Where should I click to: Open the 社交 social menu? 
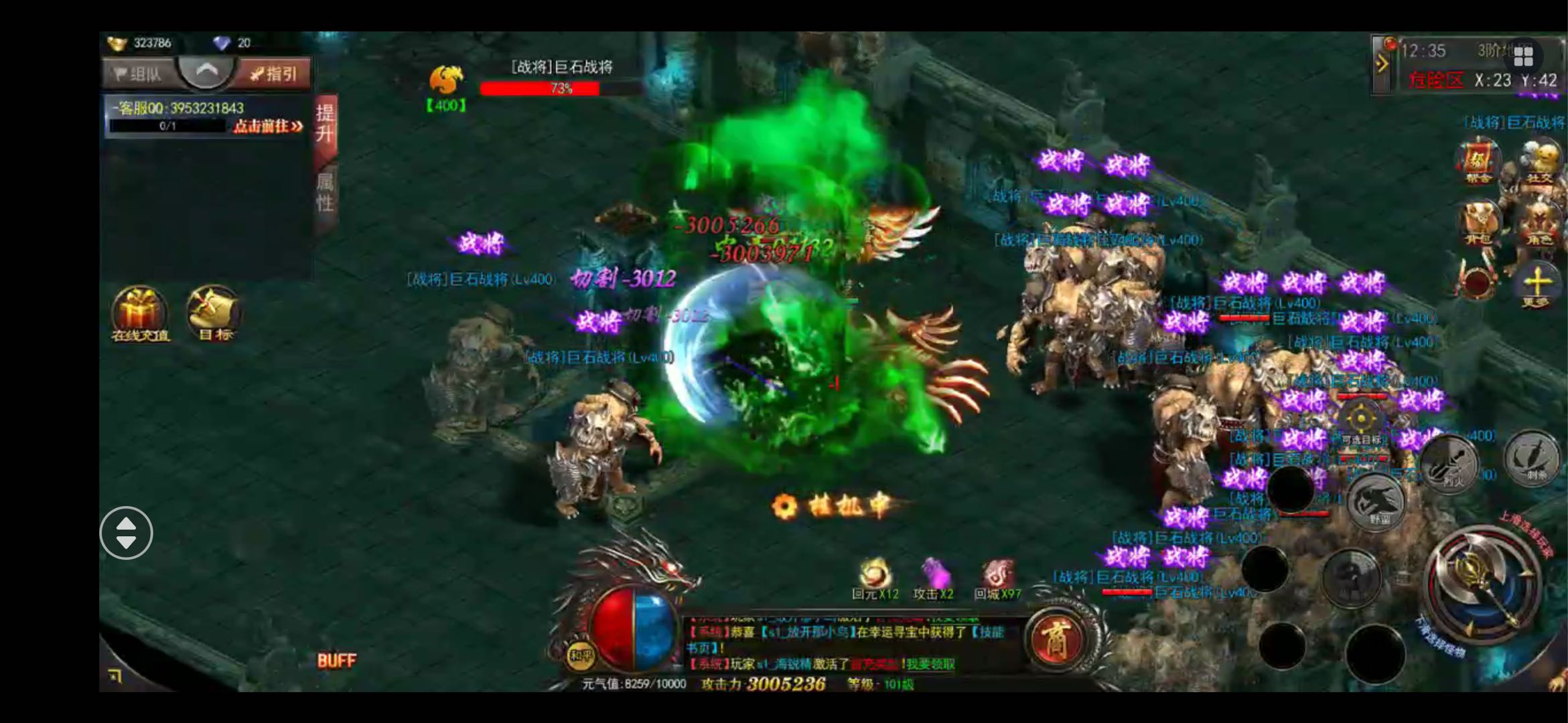pos(1539,161)
